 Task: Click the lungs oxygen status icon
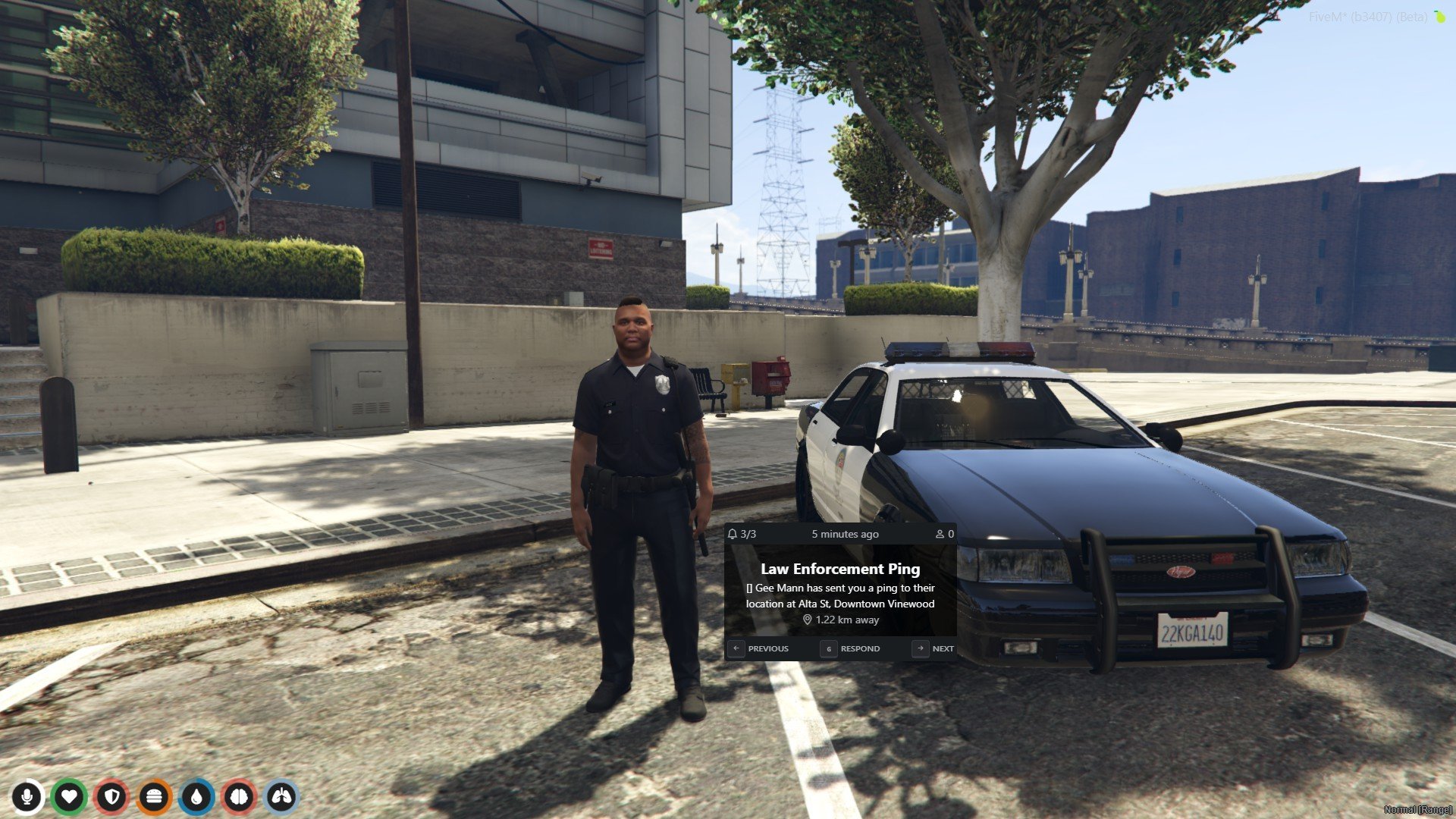(282, 797)
